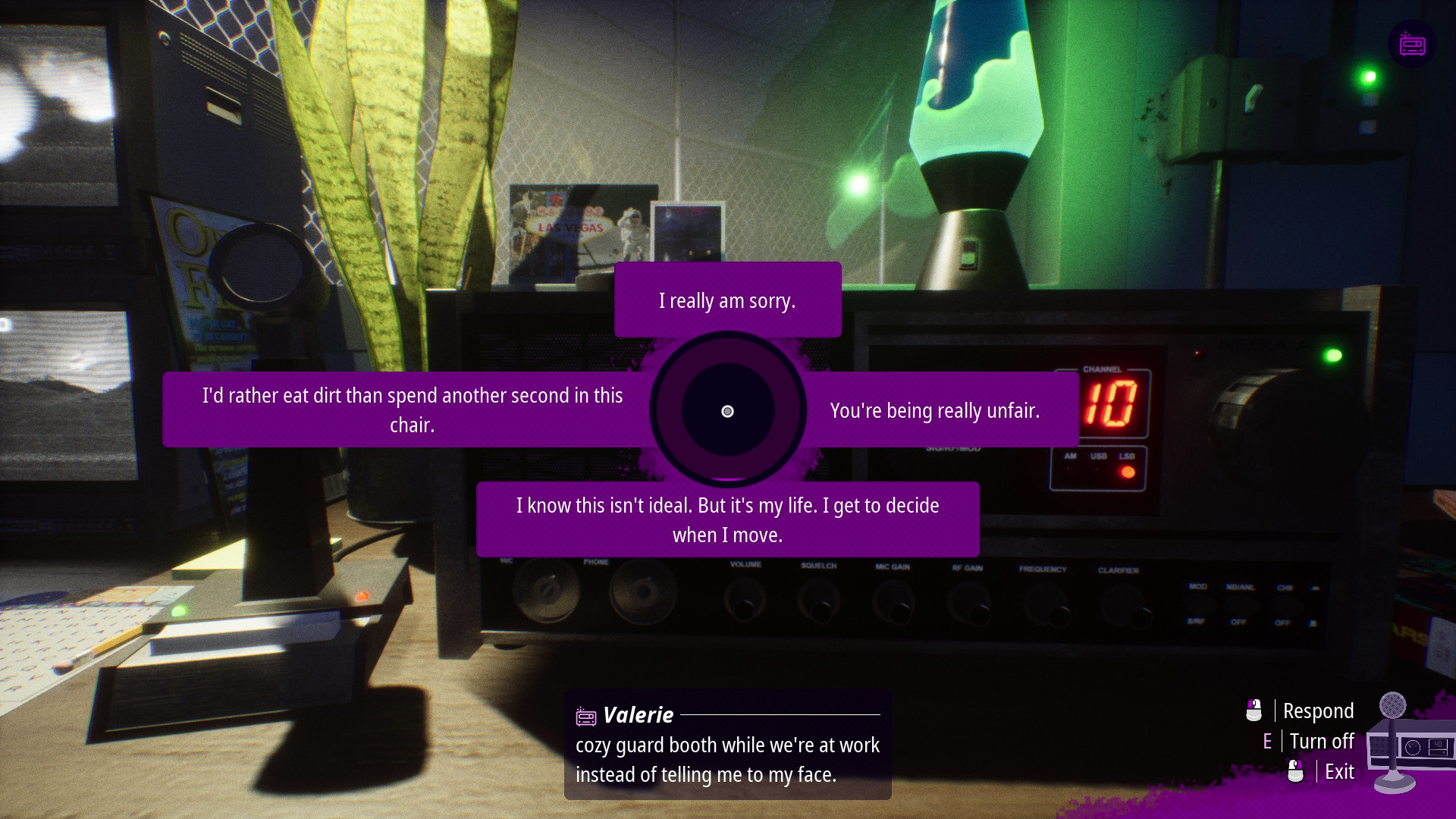Select the VOLUME knob on the radio
The image size is (1456, 819).
pyautogui.click(x=745, y=601)
